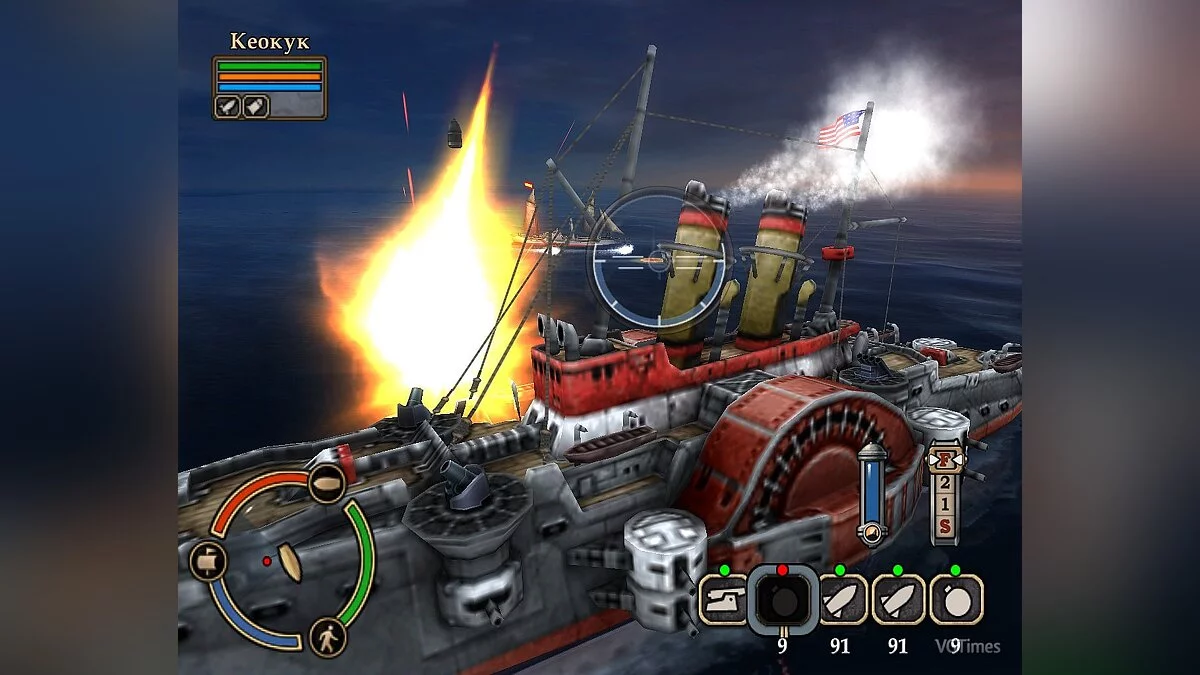The height and width of the screenshot is (675, 1200).
Task: Click the walking crew icon on the status ring
Action: (327, 637)
